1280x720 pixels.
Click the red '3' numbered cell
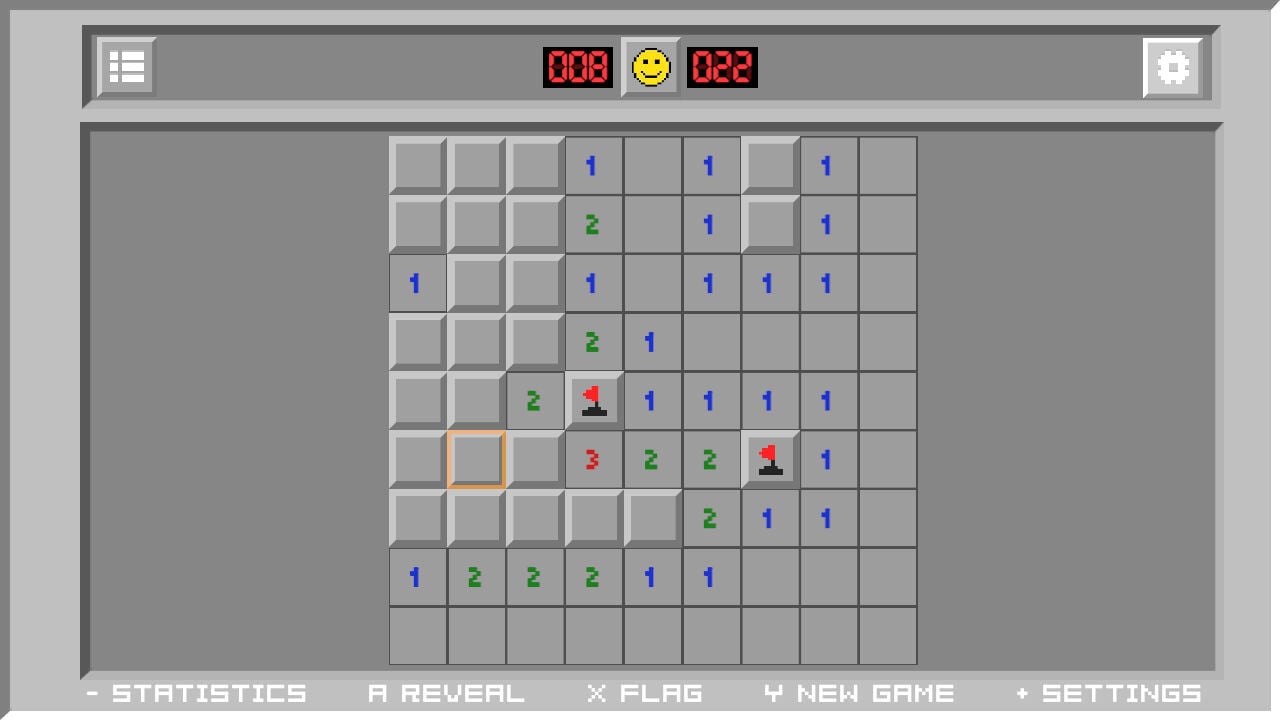click(593, 459)
